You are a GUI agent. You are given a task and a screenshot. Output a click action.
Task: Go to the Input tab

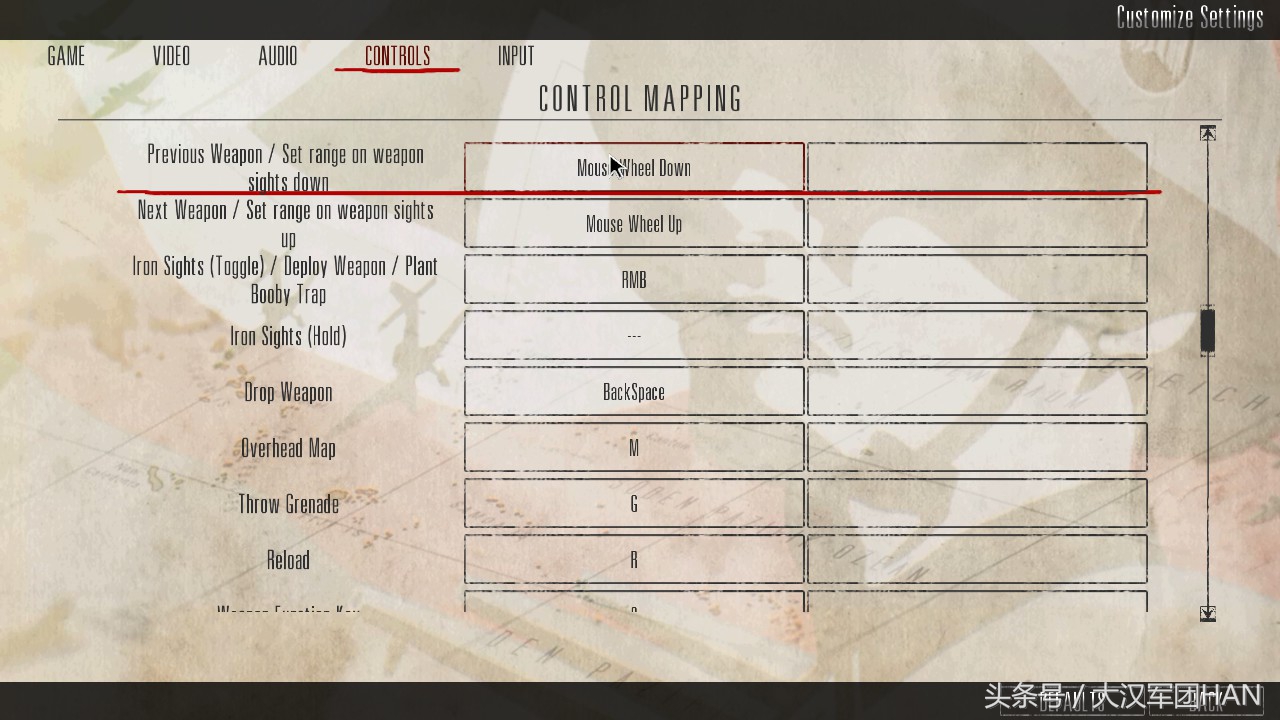coord(516,56)
